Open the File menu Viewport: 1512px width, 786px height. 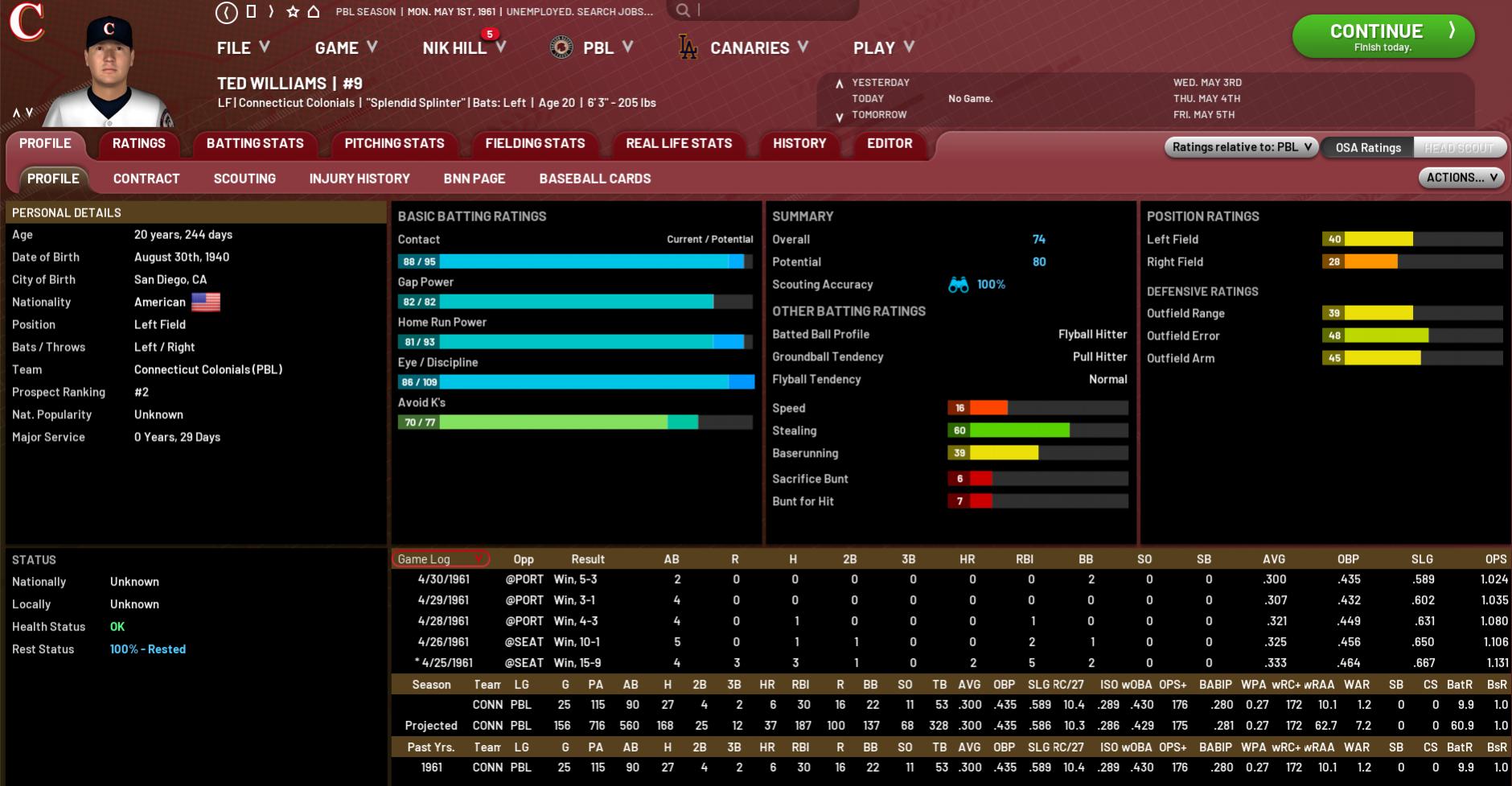(242, 48)
